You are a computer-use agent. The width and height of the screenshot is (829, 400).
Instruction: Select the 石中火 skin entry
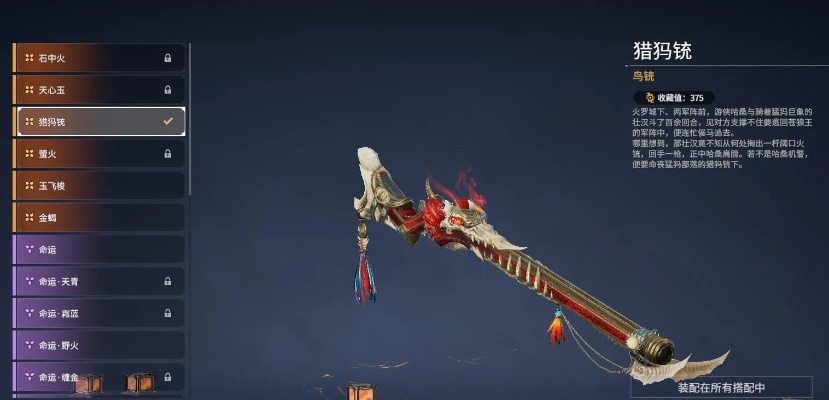pos(98,58)
